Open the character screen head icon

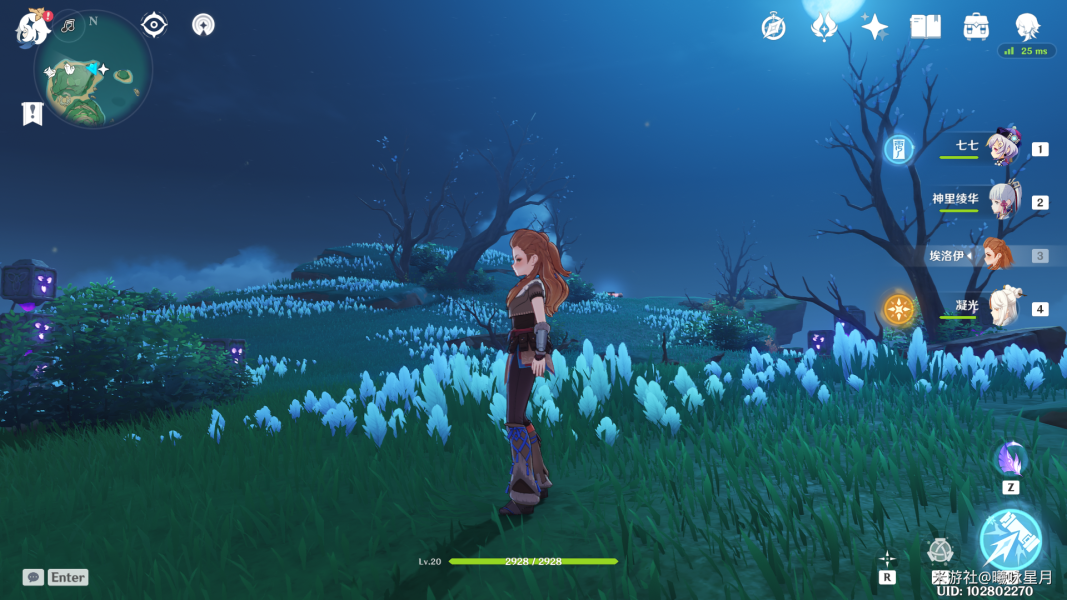(x=1027, y=26)
